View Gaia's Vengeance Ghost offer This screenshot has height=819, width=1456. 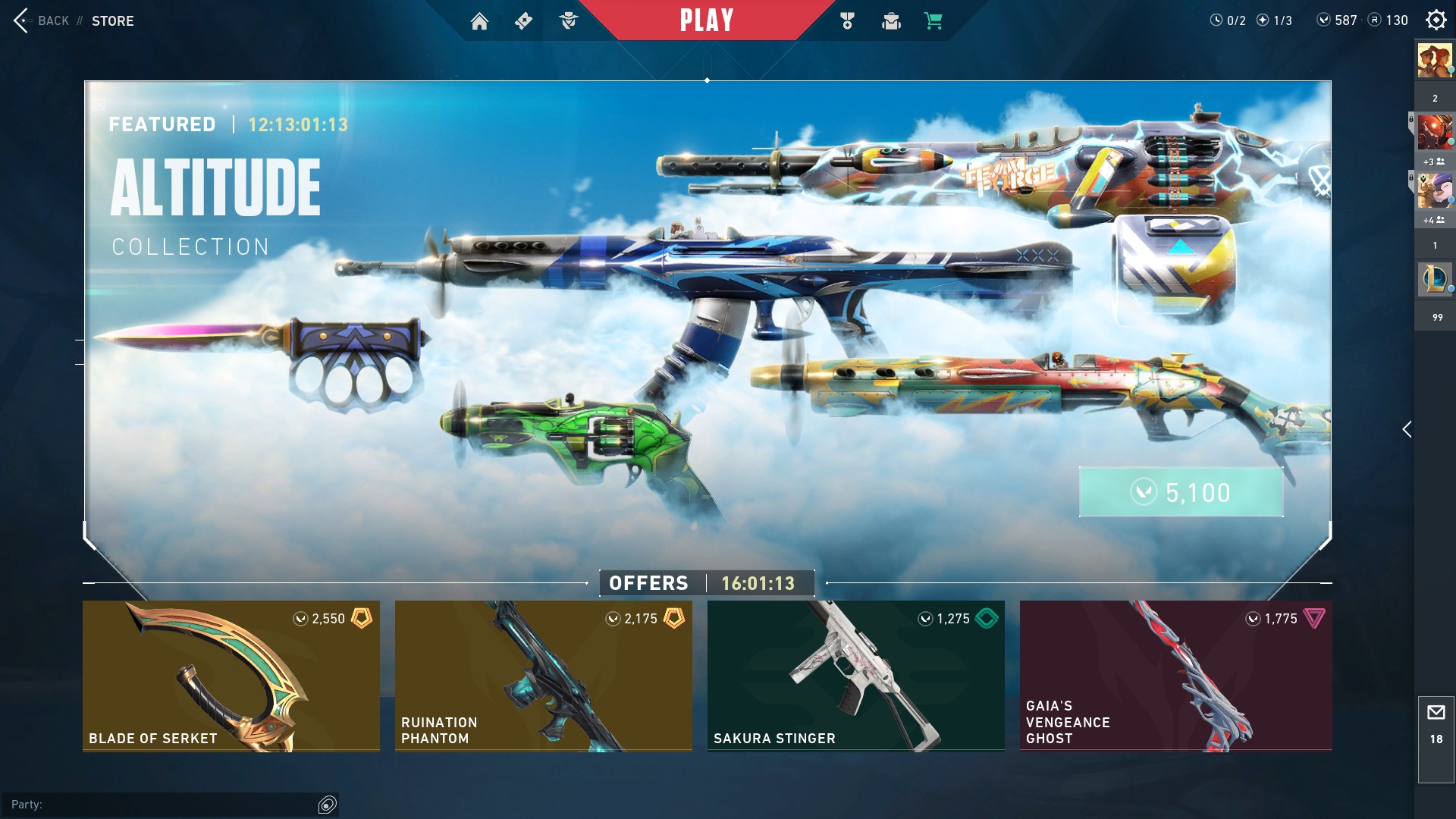(x=1175, y=675)
